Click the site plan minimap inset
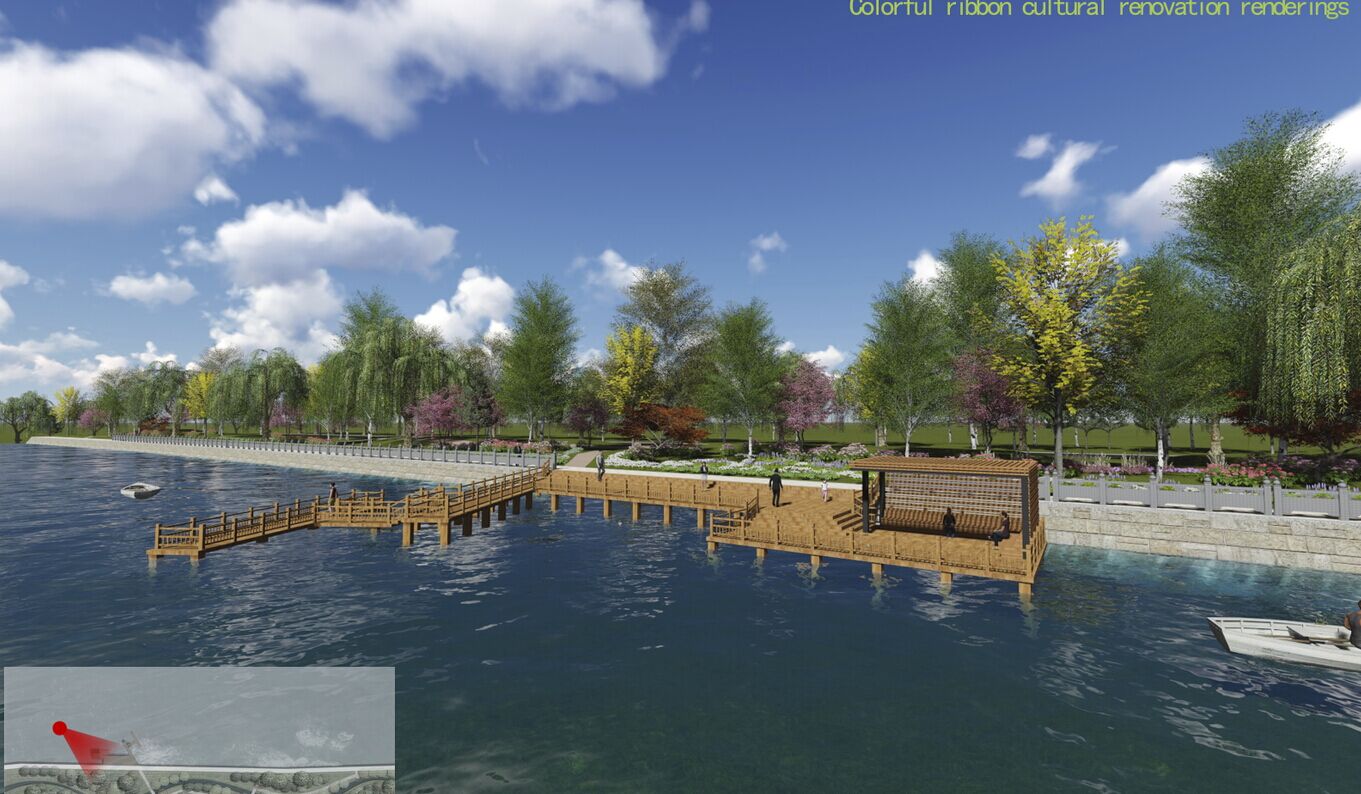 [199, 729]
